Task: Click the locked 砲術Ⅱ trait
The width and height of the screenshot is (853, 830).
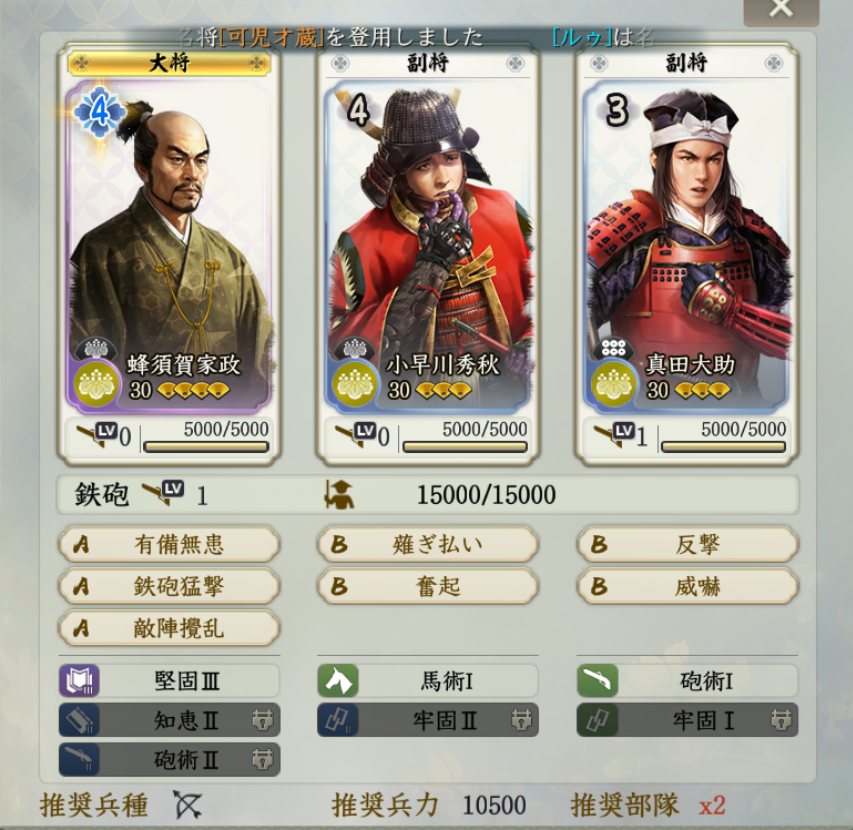Action: coord(169,759)
